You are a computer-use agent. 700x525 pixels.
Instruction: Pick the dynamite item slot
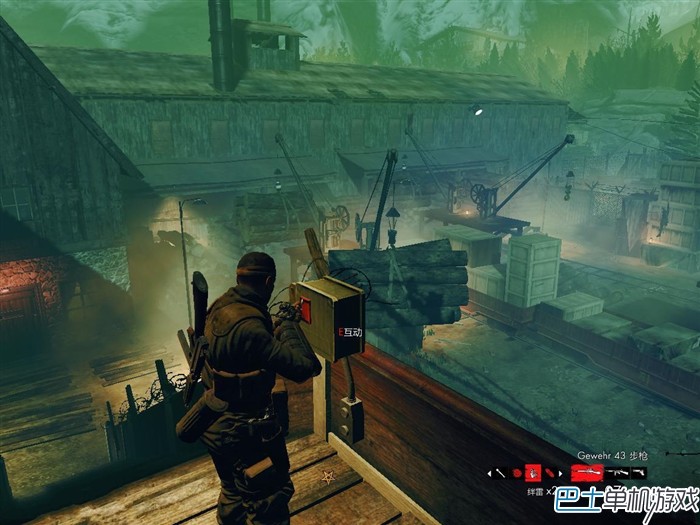tap(549, 473)
